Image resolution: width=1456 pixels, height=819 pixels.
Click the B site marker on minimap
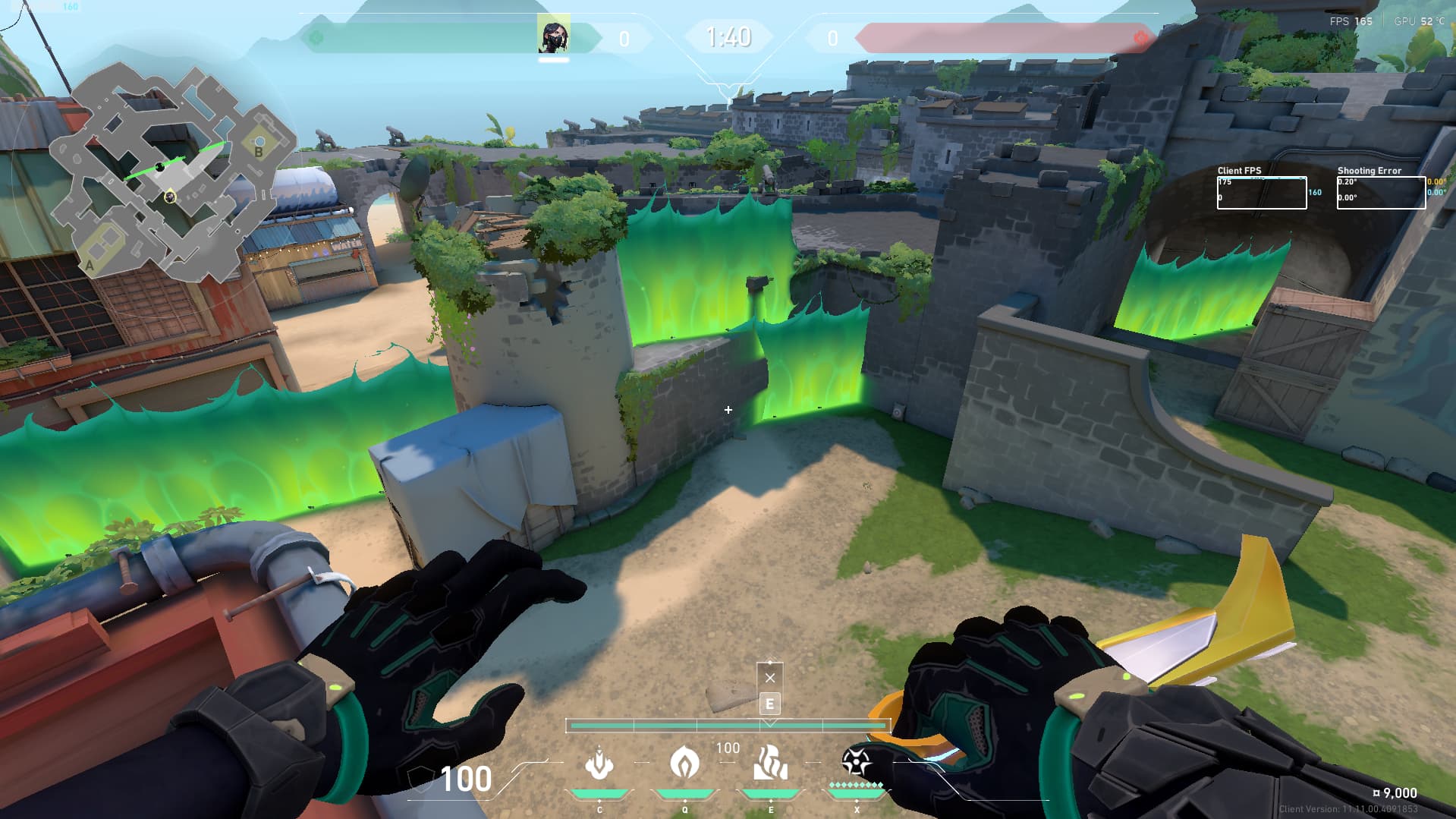pos(259,151)
